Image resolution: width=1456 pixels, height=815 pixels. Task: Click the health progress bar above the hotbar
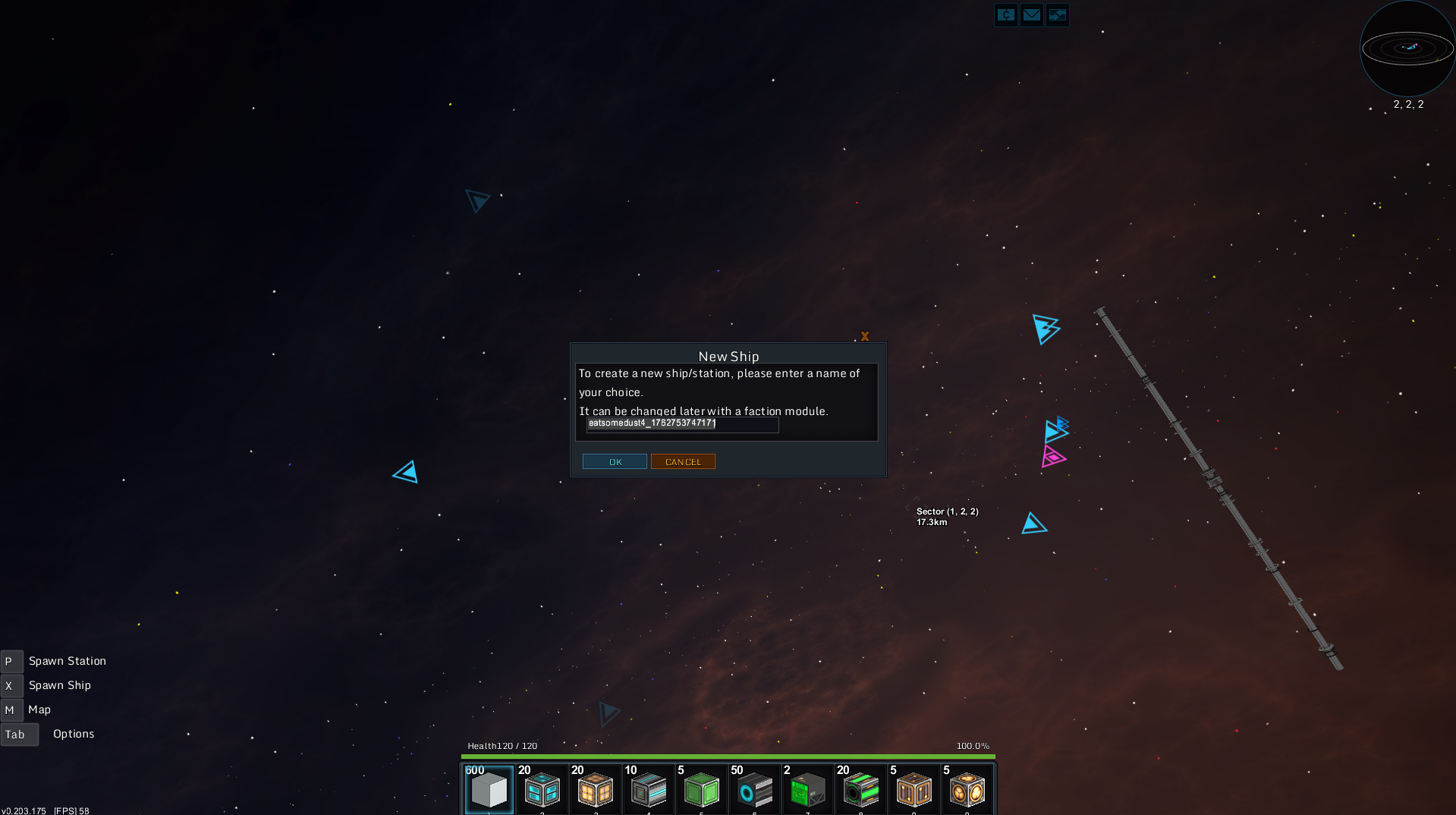pos(727,757)
